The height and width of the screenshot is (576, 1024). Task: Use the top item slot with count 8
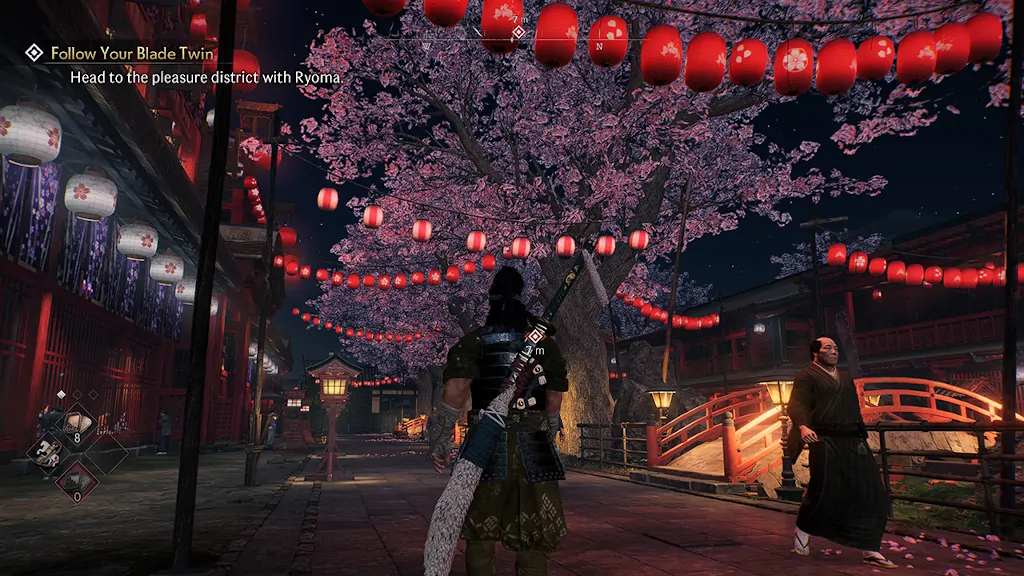click(75, 424)
